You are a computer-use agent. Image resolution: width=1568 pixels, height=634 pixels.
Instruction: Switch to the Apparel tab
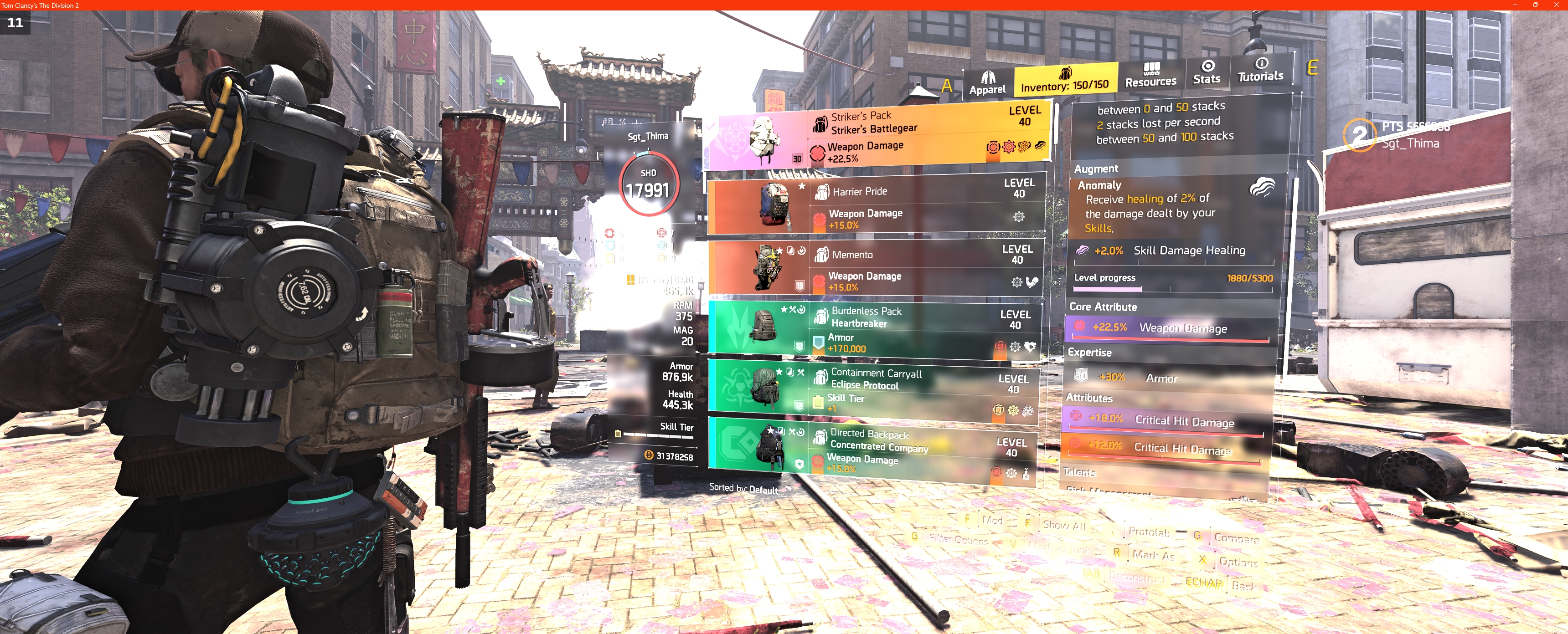coord(987,83)
